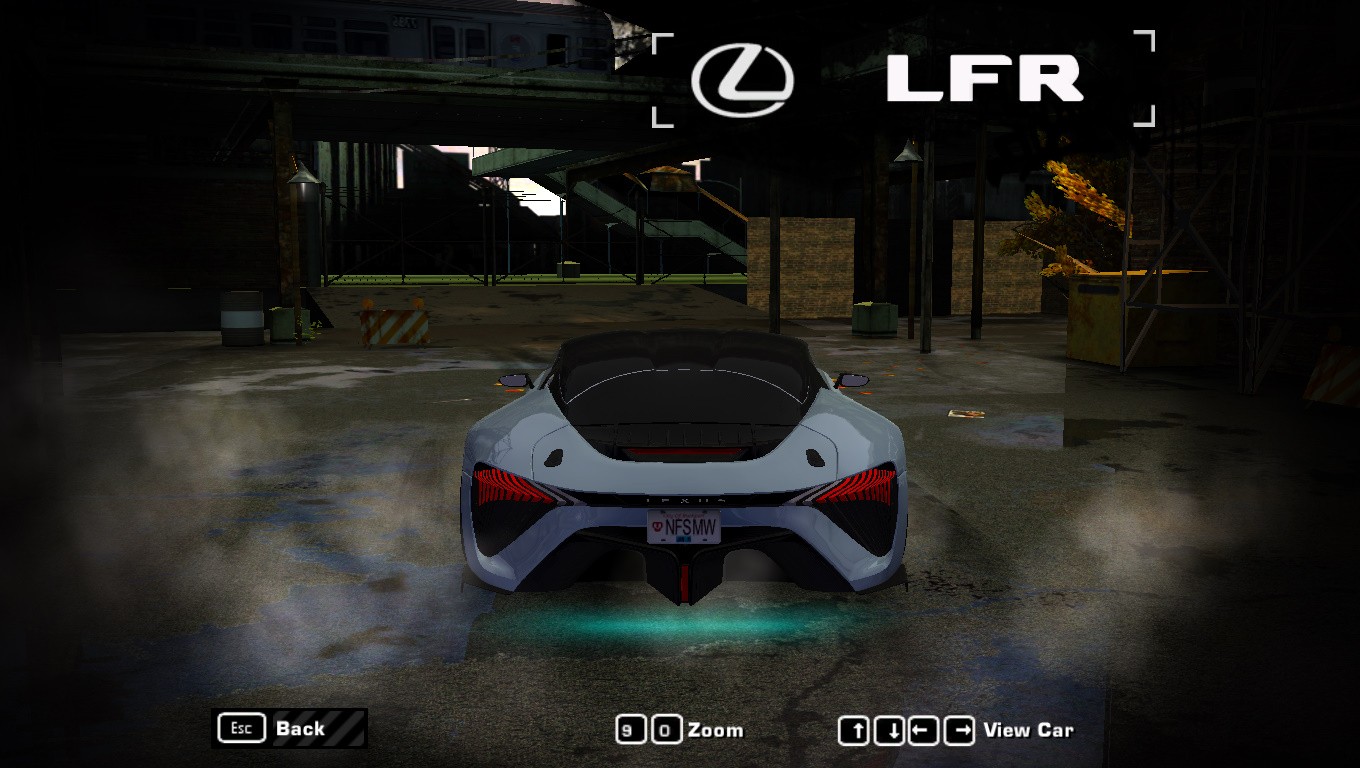Viewport: 1360px width, 768px height.
Task: Return to the previous menu with Back
Action: 289,728
